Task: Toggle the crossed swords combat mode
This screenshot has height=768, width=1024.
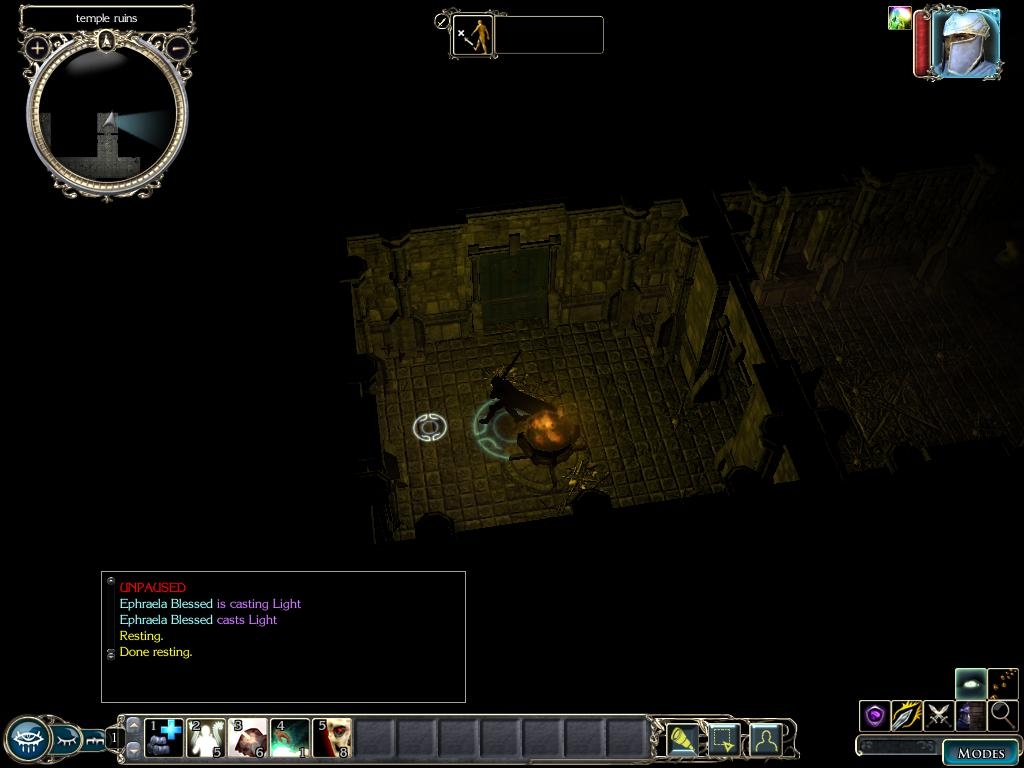Action: click(x=938, y=715)
